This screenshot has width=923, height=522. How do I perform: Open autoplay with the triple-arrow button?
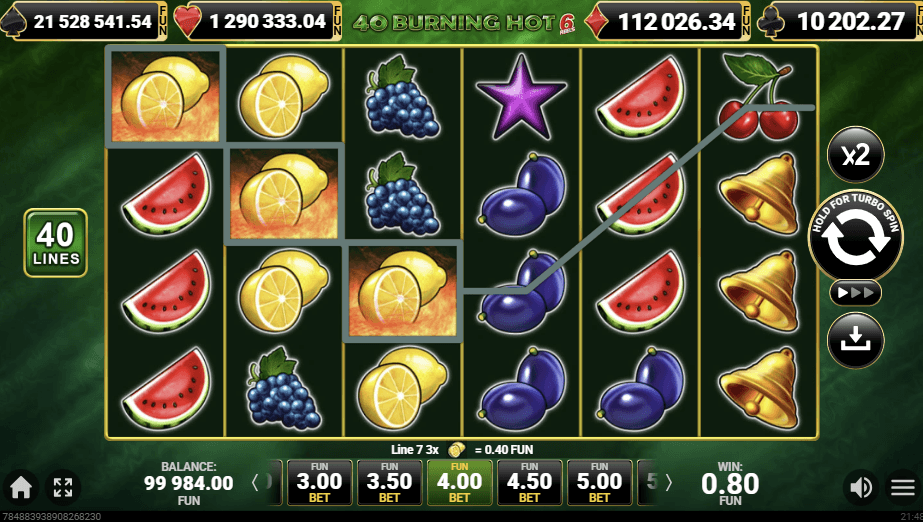855,292
